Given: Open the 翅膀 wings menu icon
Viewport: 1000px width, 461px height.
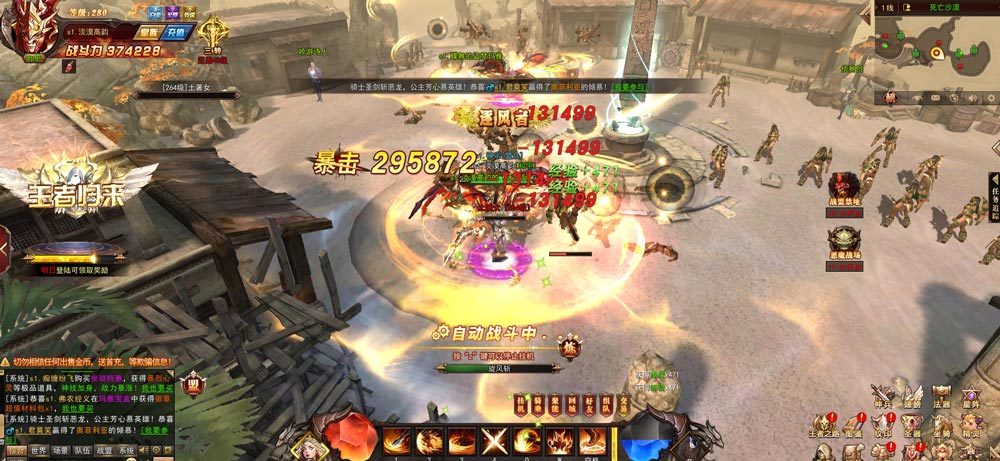Looking at the screenshot, I should (912, 396).
